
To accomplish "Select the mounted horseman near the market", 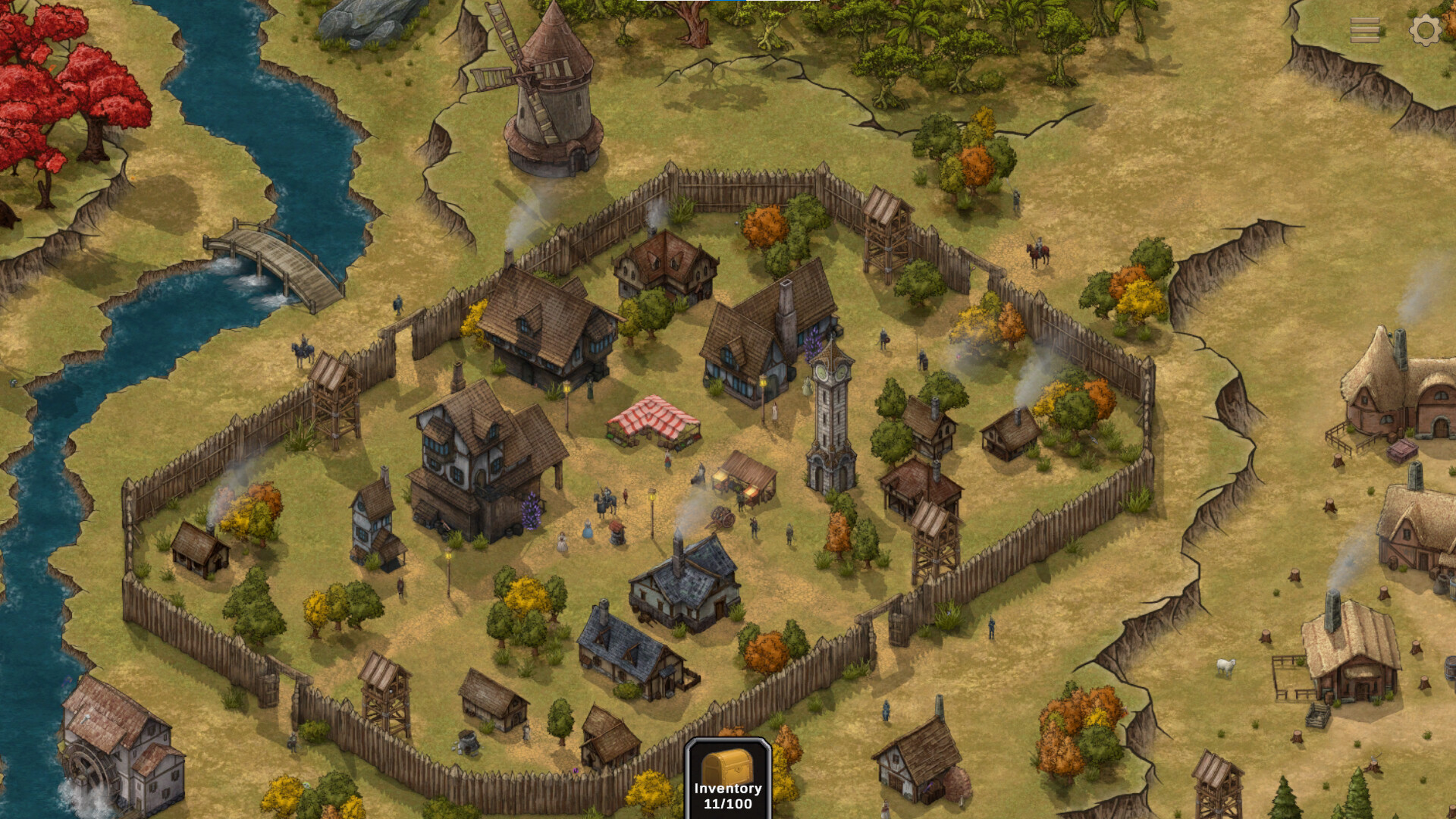I will click(x=605, y=500).
